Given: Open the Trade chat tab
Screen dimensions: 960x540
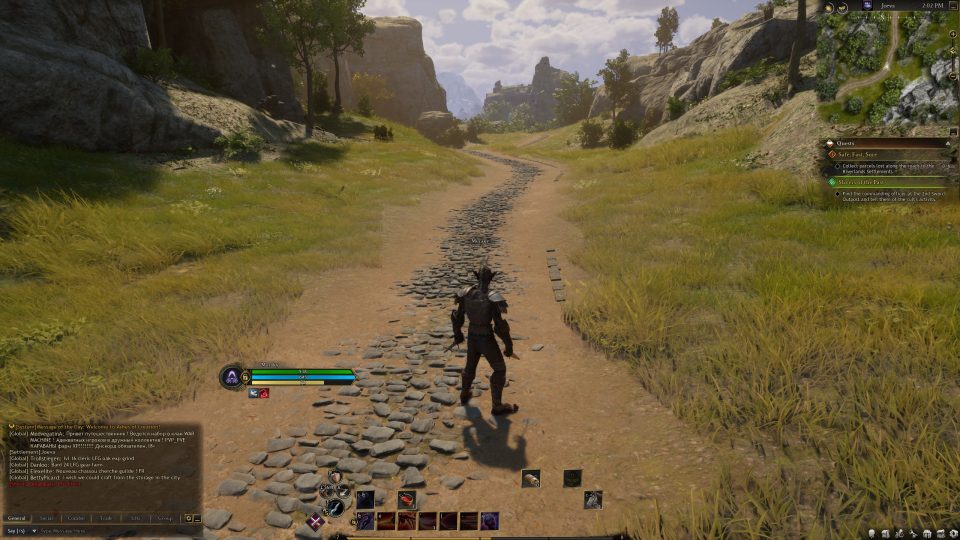Looking at the screenshot, I should [105, 518].
